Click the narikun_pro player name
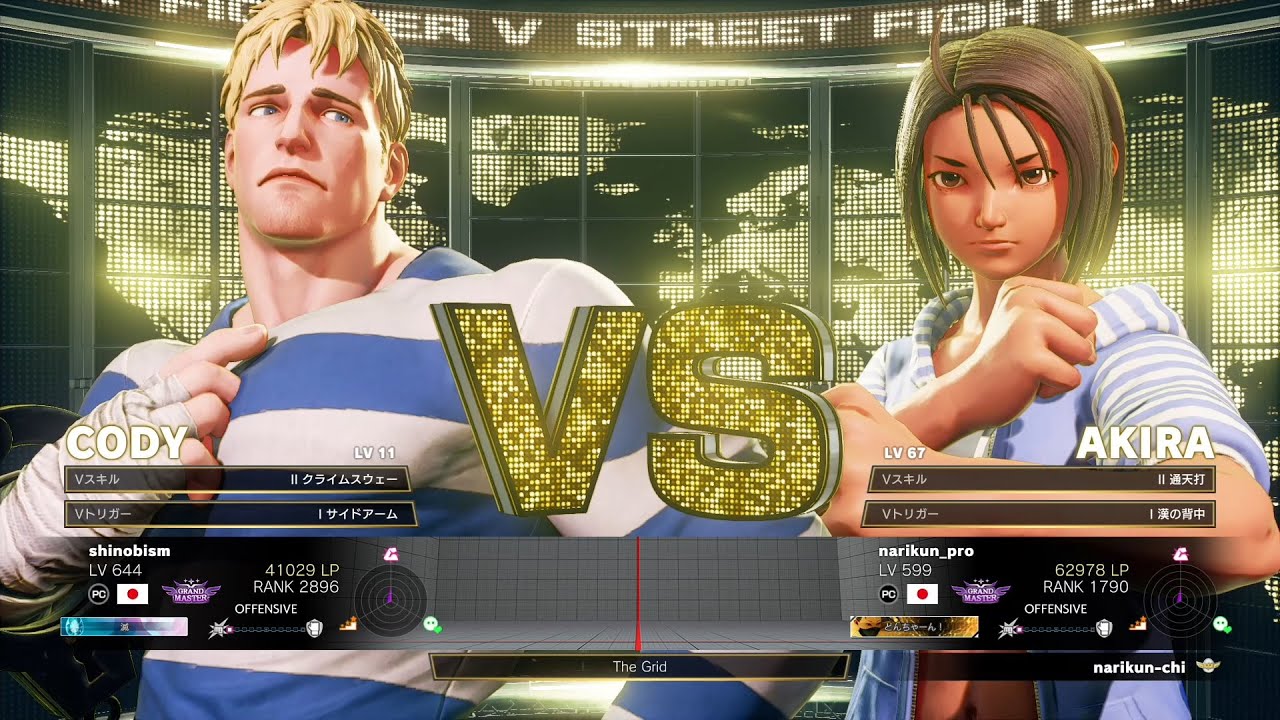This screenshot has width=1280, height=720. point(925,551)
